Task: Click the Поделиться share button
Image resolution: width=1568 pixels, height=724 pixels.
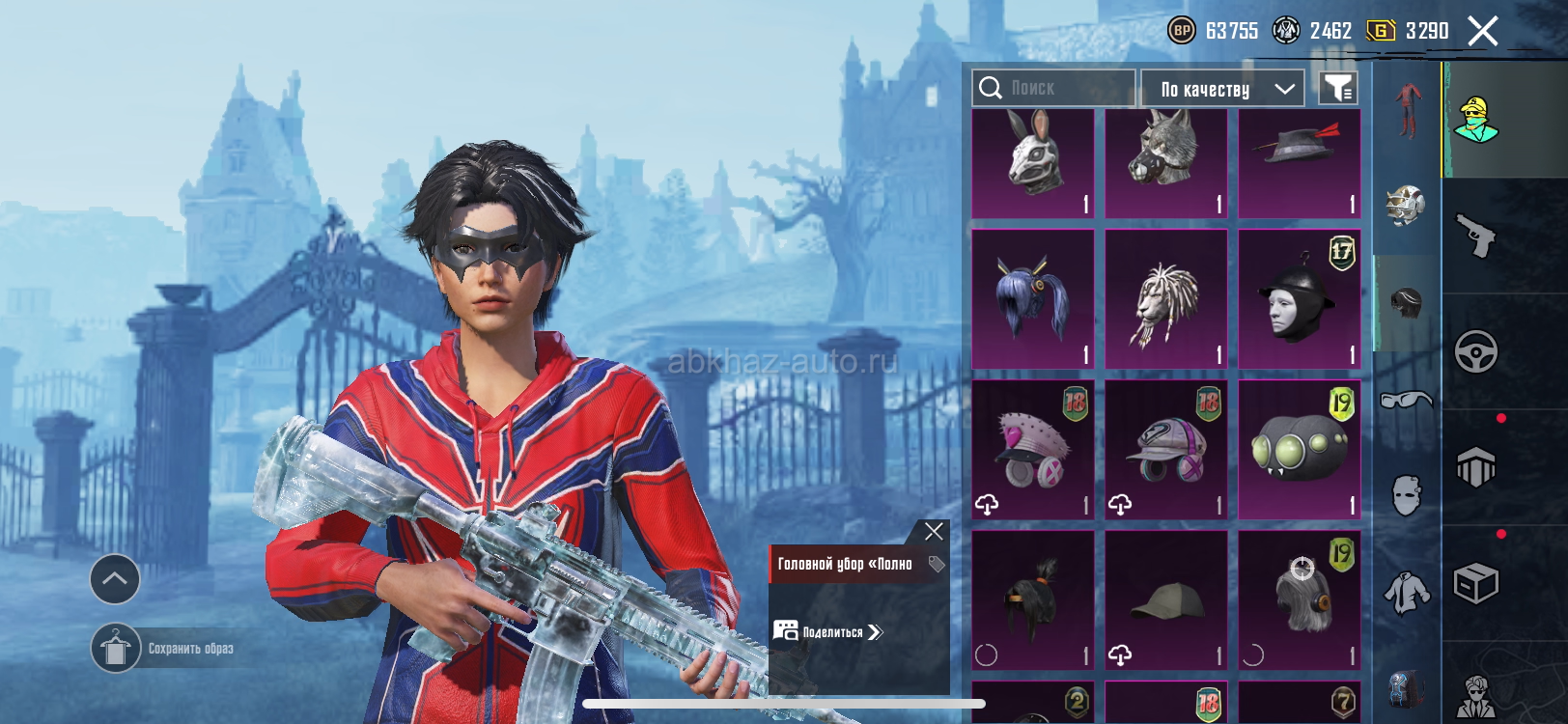Action: (x=828, y=632)
